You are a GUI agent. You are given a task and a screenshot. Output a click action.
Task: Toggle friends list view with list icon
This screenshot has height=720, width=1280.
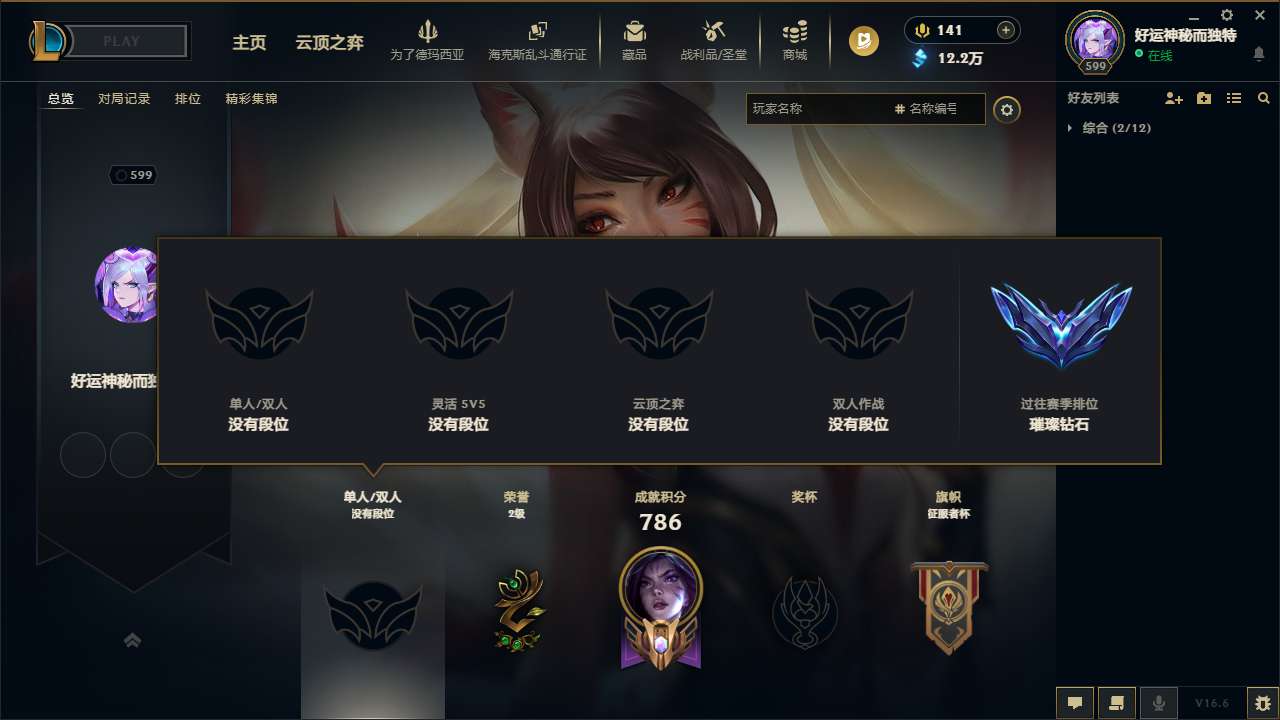coord(1234,97)
